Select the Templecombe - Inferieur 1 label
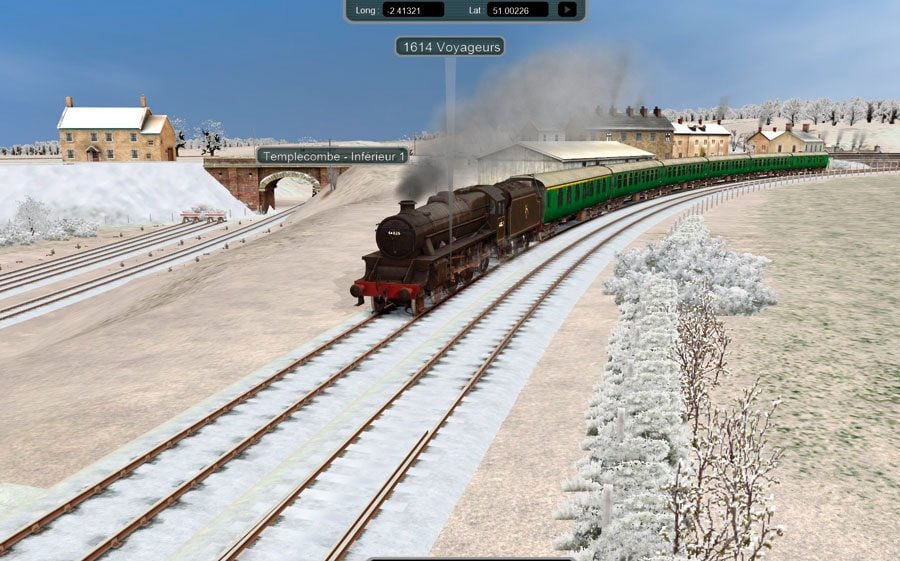This screenshot has height=561, width=900. tap(333, 156)
